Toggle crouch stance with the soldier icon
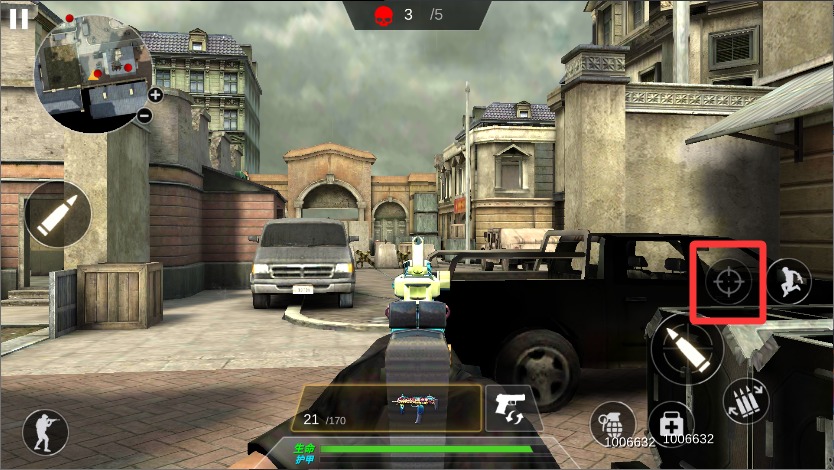 click(x=45, y=432)
